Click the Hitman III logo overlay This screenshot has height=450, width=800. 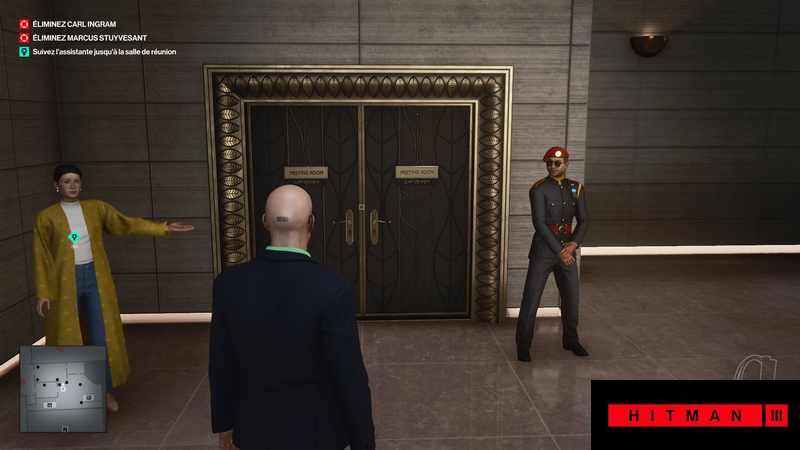pos(697,415)
